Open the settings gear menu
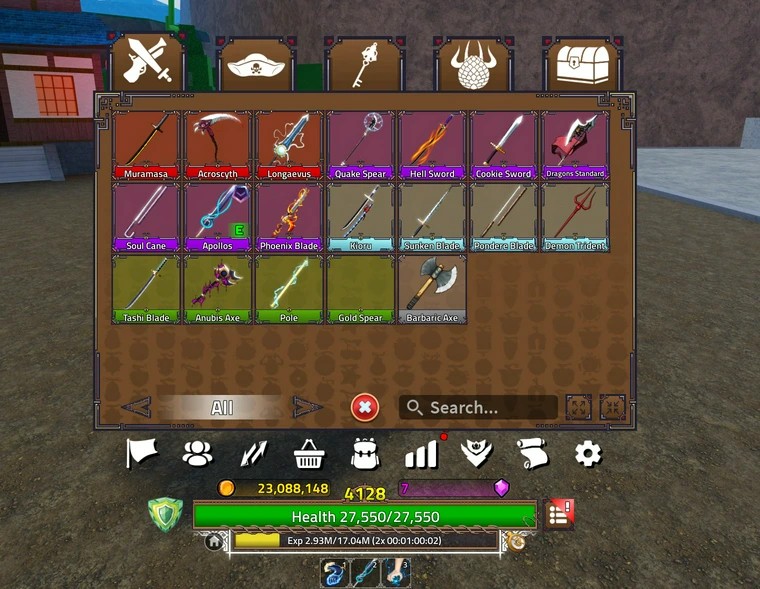The image size is (760, 589). point(588,454)
